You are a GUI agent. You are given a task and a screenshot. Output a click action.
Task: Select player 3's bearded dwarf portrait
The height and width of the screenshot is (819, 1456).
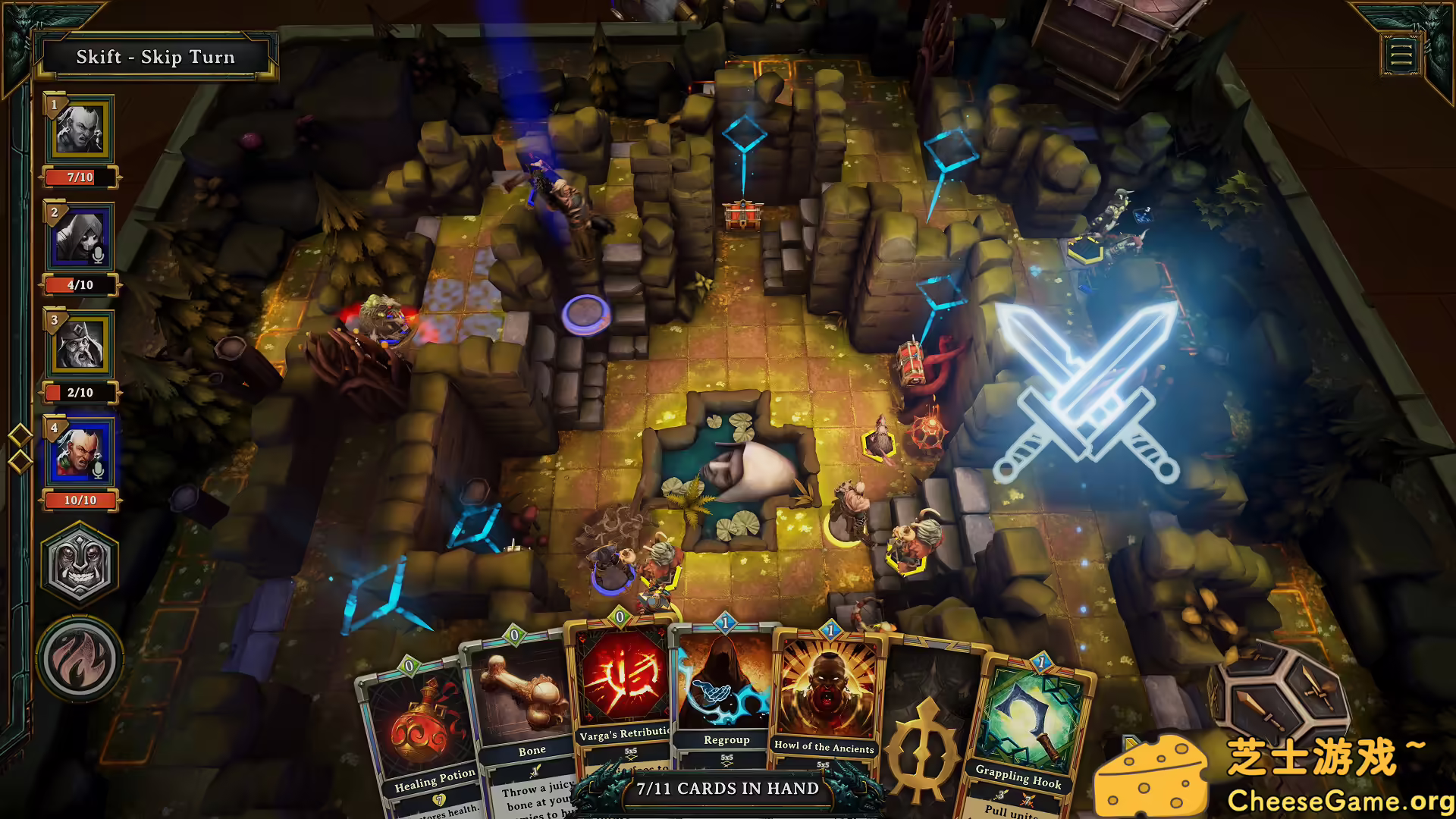tap(80, 344)
